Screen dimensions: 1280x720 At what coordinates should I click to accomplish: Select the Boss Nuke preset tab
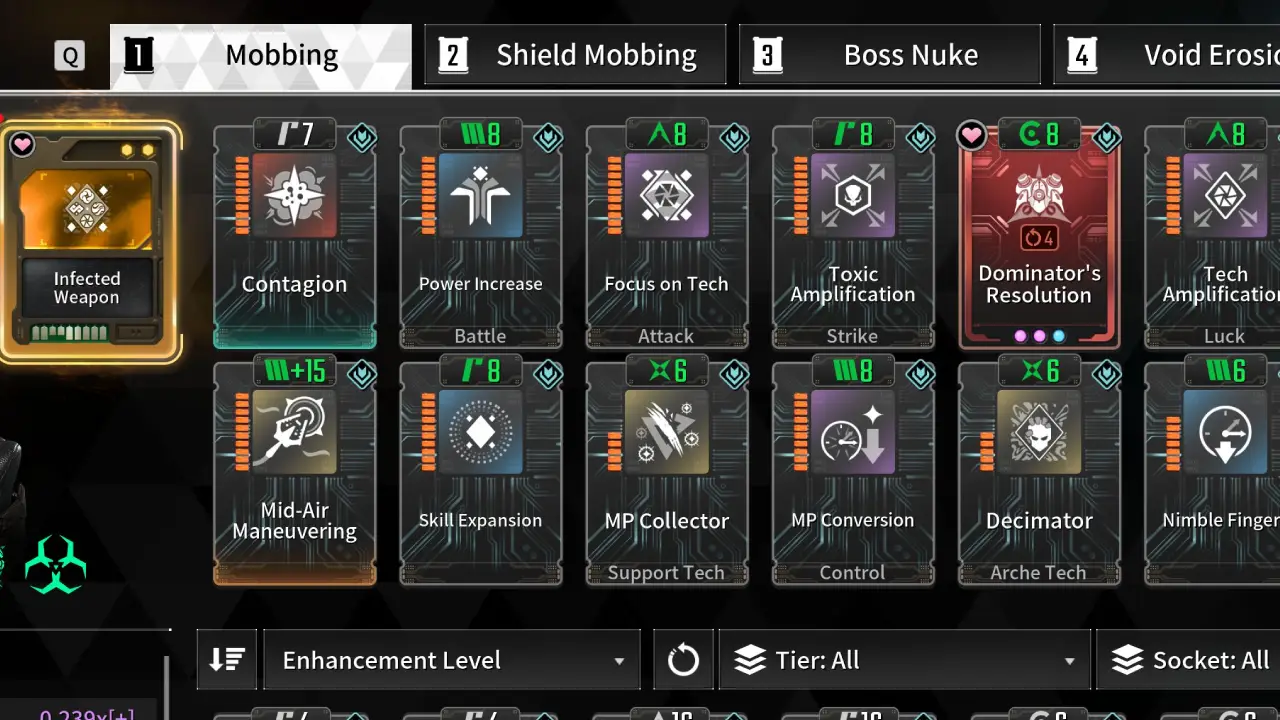pyautogui.click(x=889, y=56)
